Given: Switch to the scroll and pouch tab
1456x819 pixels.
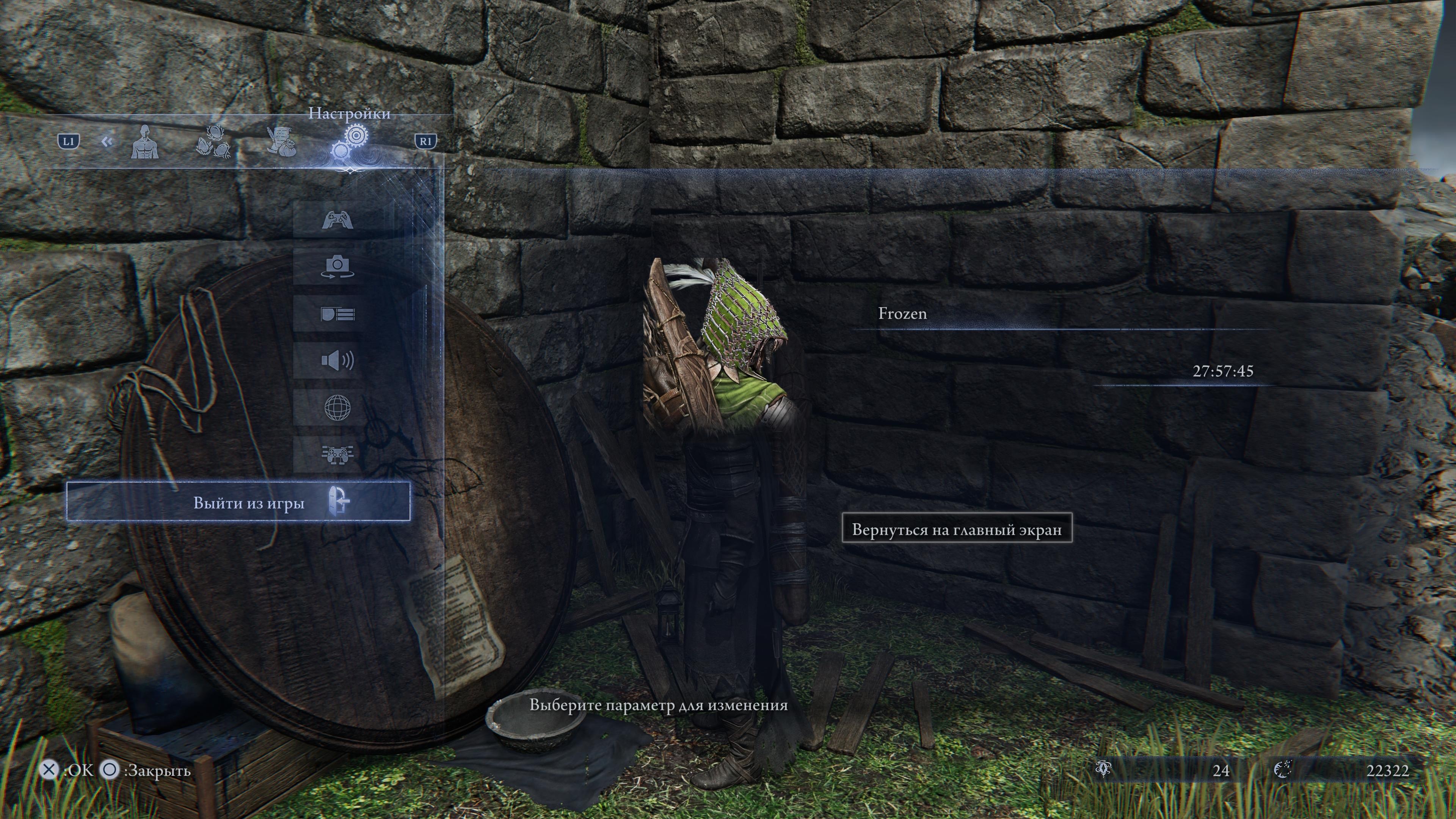Looking at the screenshot, I should (x=281, y=141).
